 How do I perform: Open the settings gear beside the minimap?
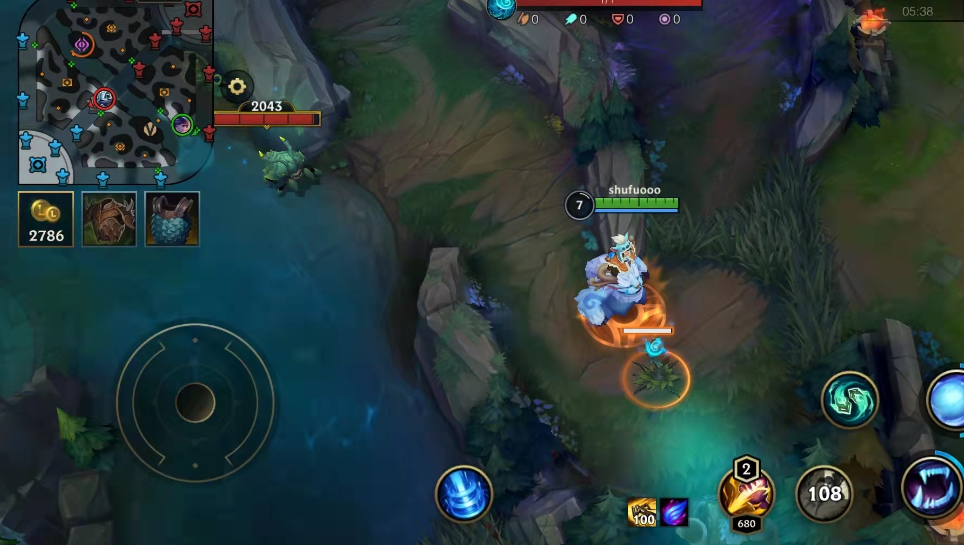(237, 86)
